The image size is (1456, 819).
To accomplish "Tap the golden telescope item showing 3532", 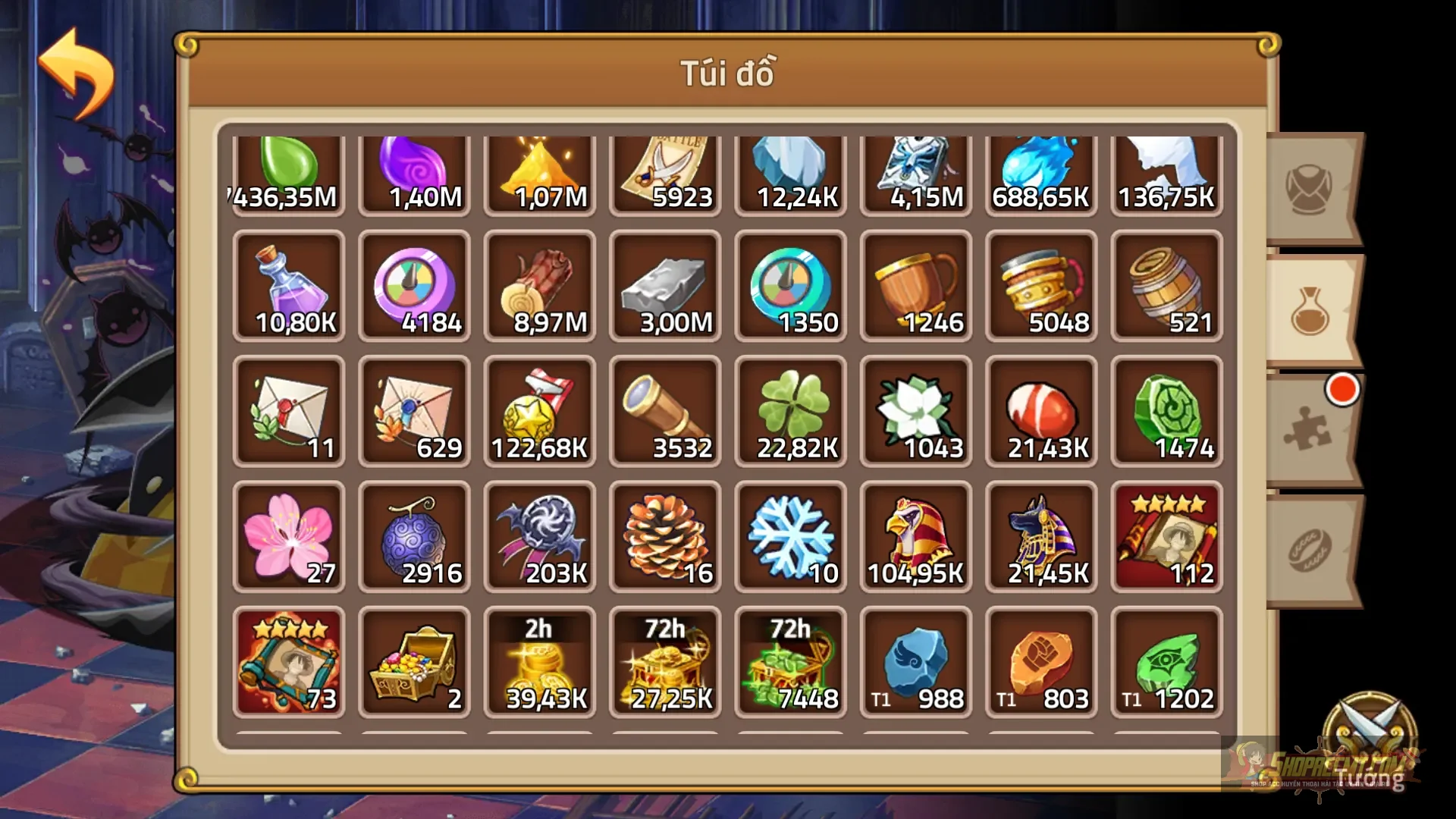I will (665, 412).
